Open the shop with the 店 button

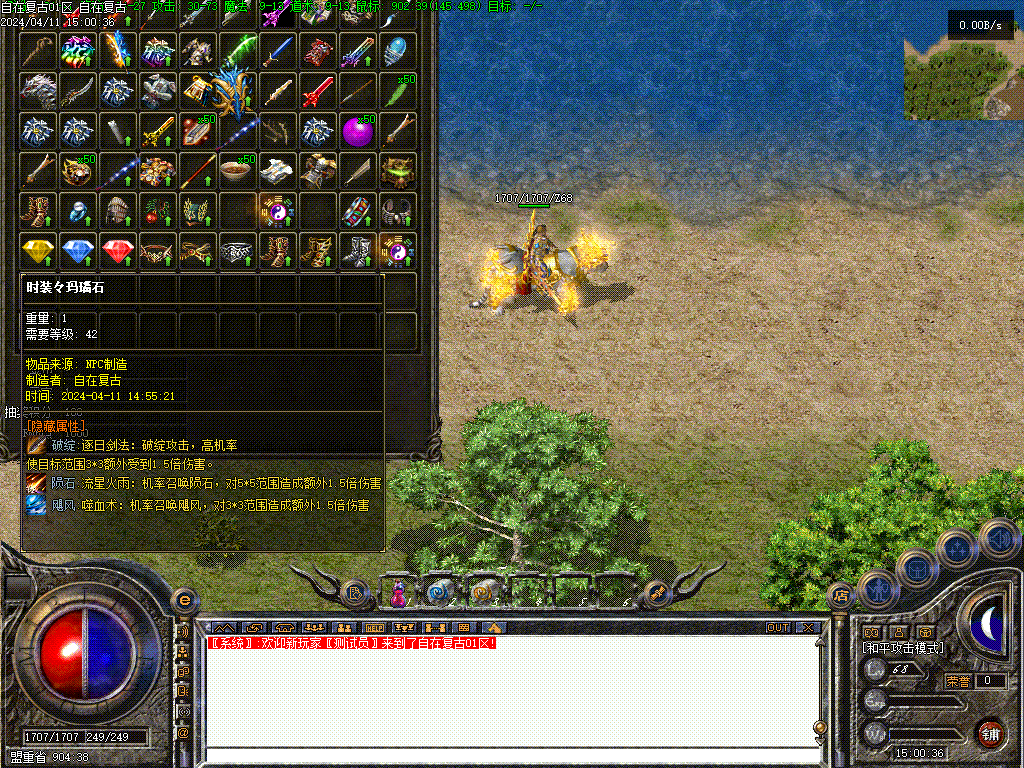coord(841,596)
